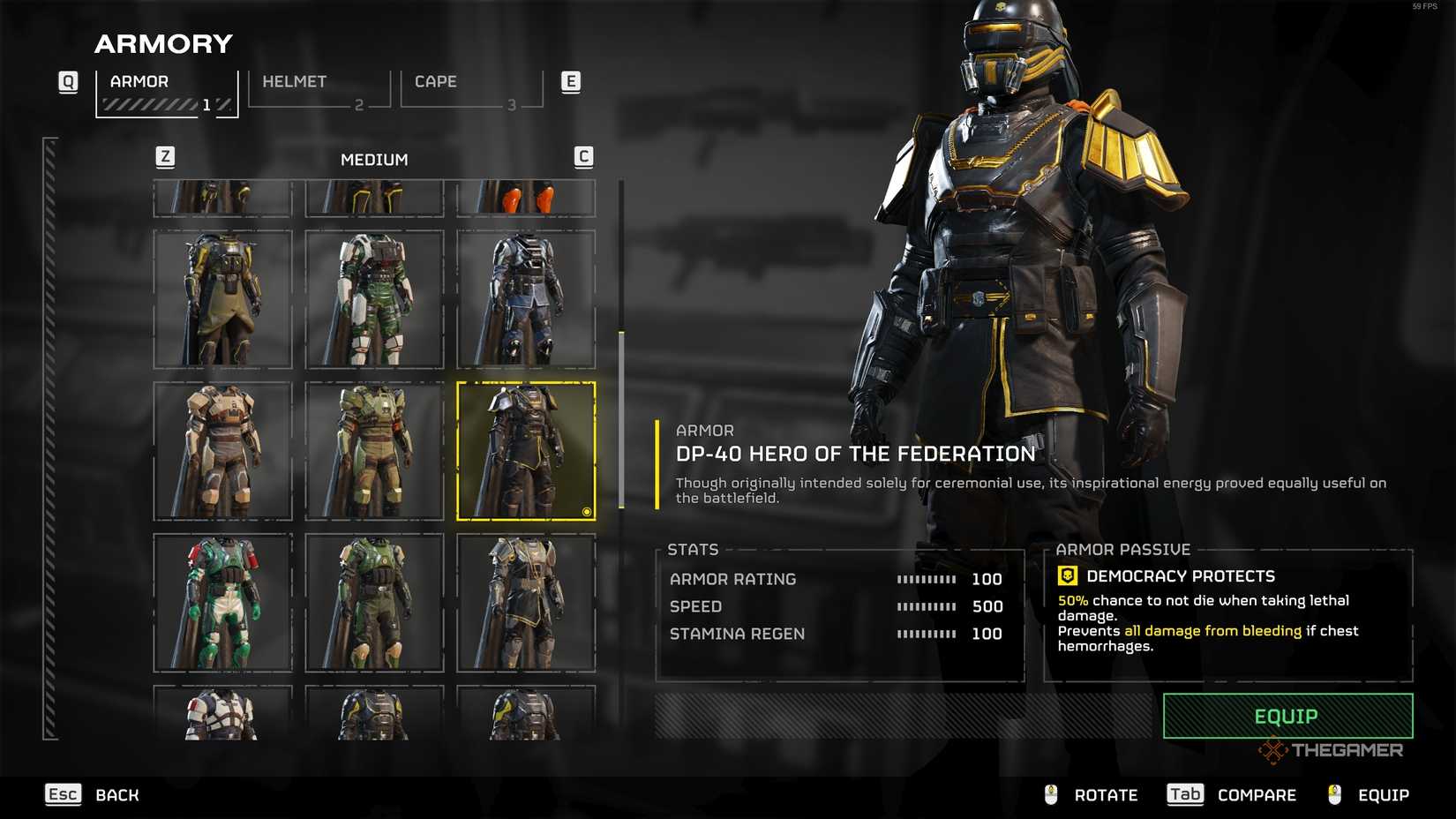
Task: Open the Compare view
Action: [x=1232, y=795]
